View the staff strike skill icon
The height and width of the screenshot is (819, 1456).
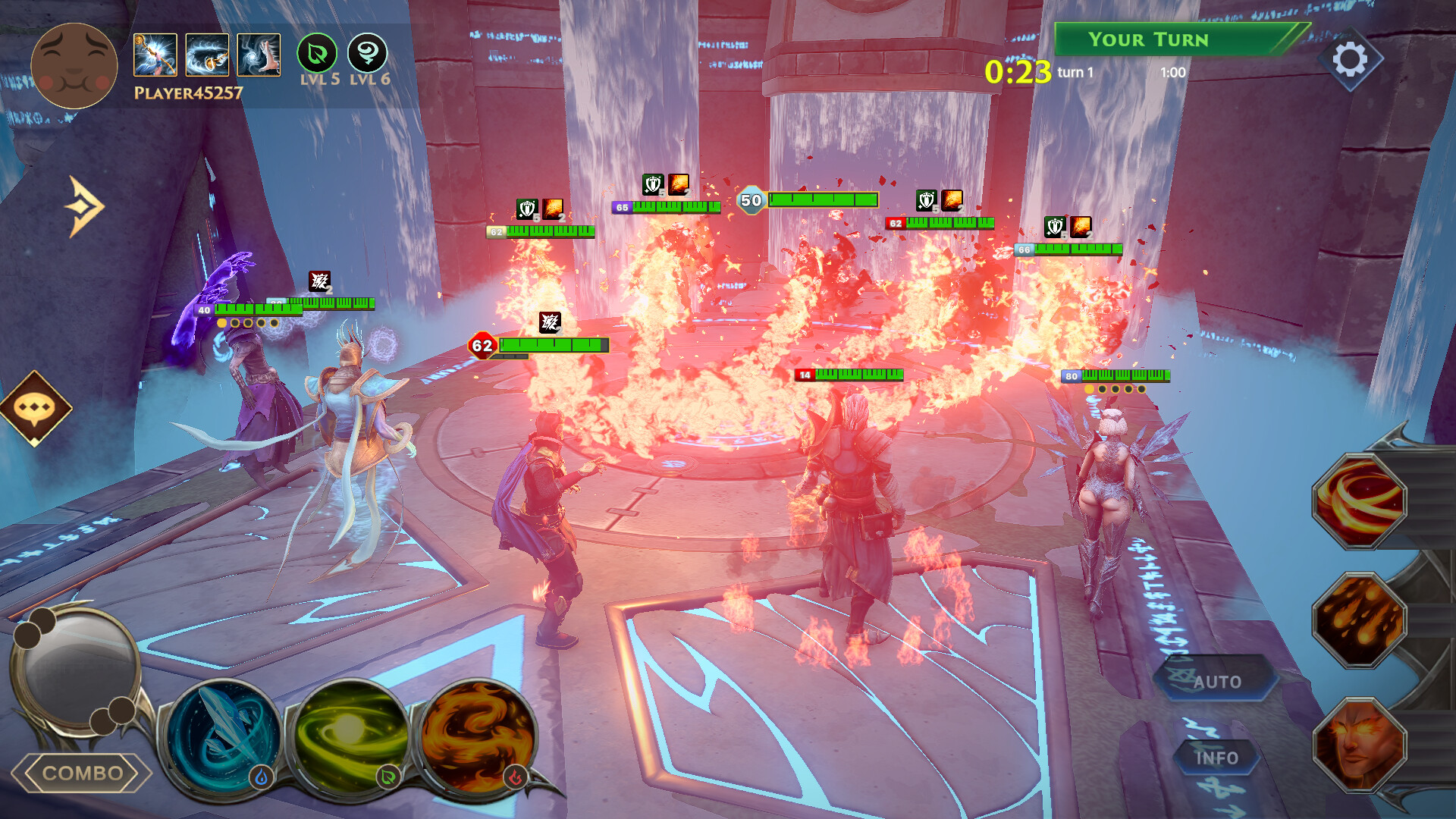coord(155,55)
